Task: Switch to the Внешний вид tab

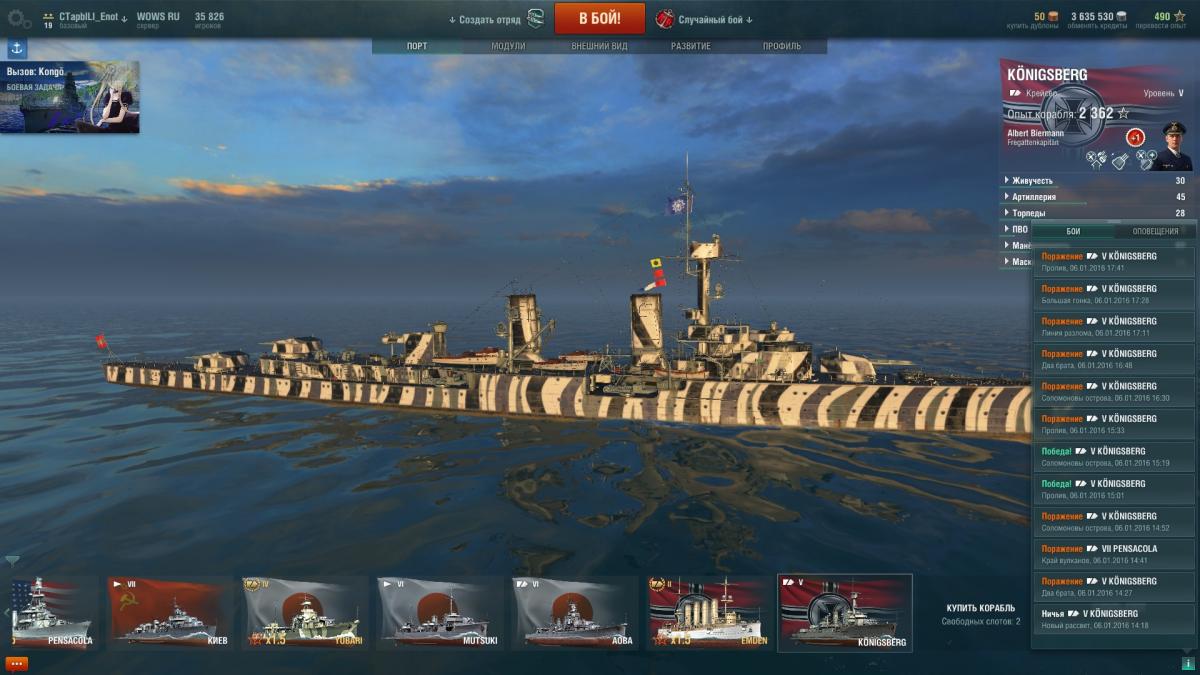Action: [x=599, y=46]
